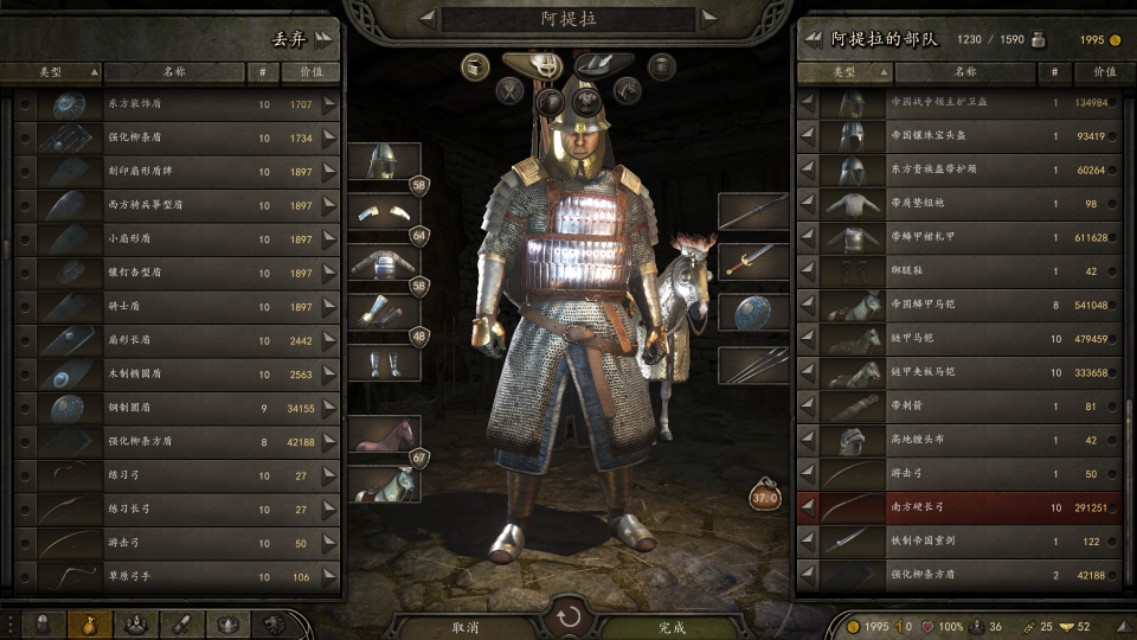Show all items with the chest icon

[475, 67]
